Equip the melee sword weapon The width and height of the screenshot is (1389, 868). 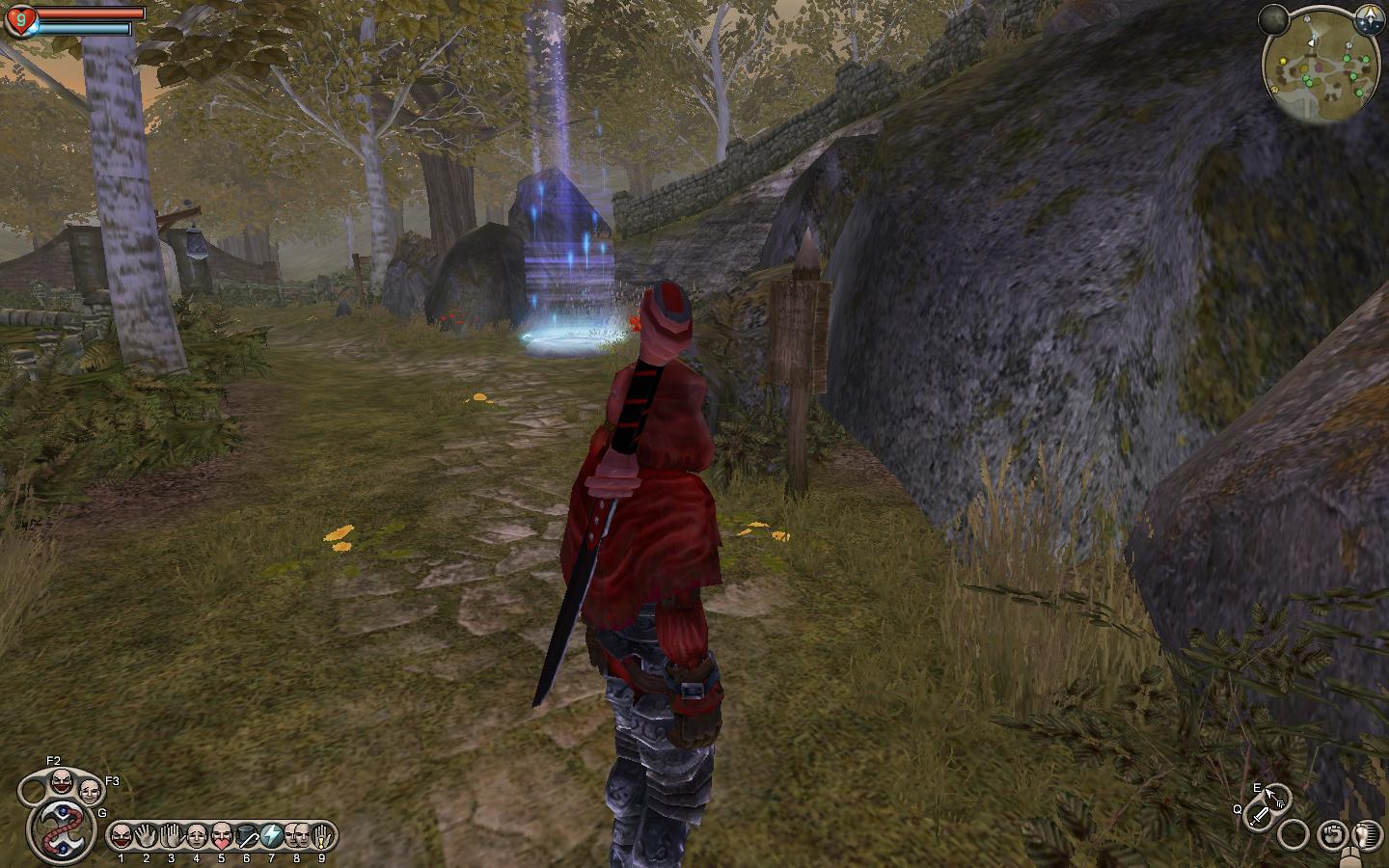click(1259, 818)
